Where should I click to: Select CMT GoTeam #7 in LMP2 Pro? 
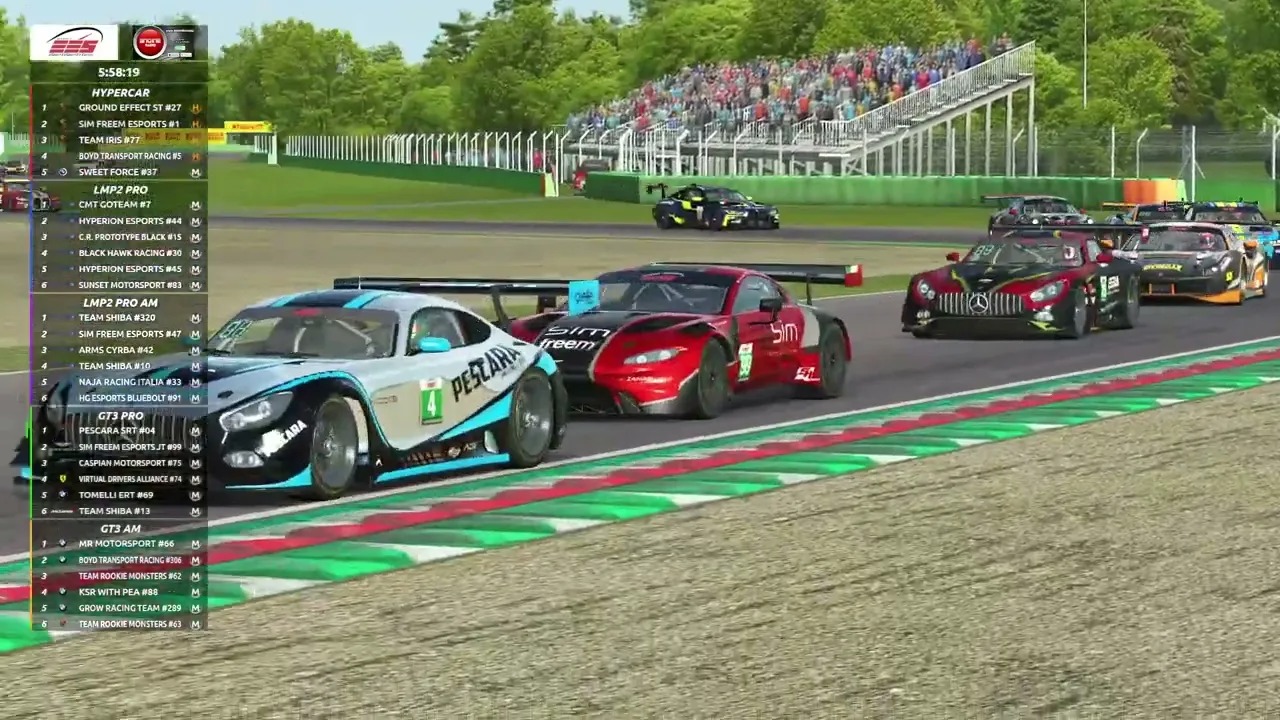(x=120, y=205)
